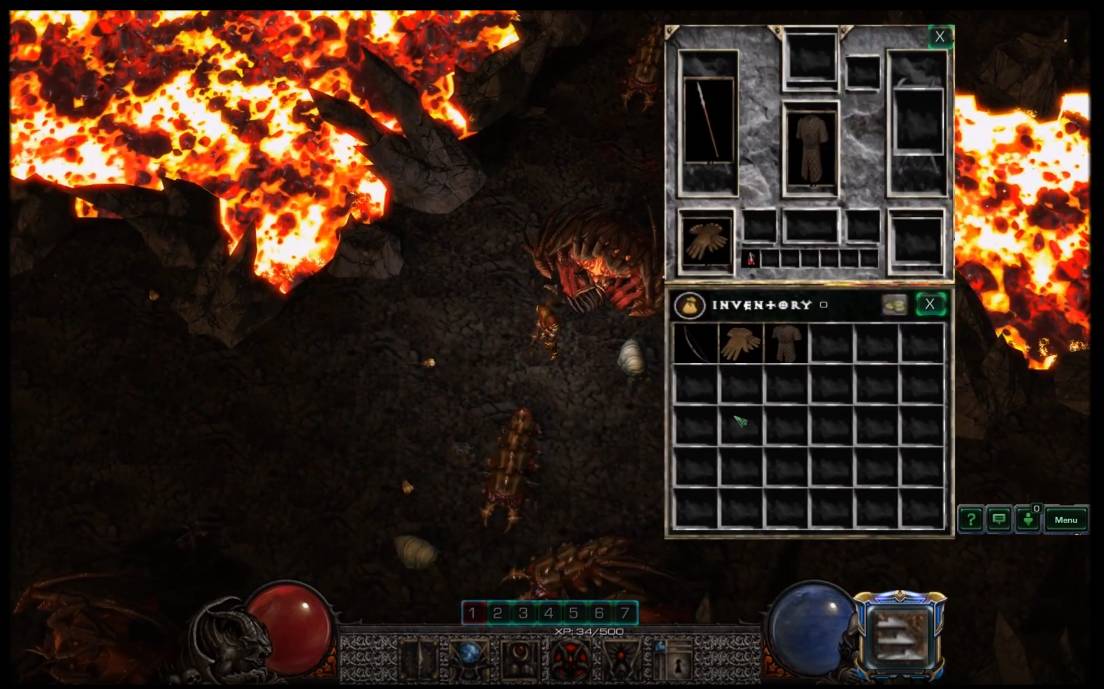Viewport: 1104px width, 689px height.
Task: Close the equipment panel
Action: (x=939, y=37)
